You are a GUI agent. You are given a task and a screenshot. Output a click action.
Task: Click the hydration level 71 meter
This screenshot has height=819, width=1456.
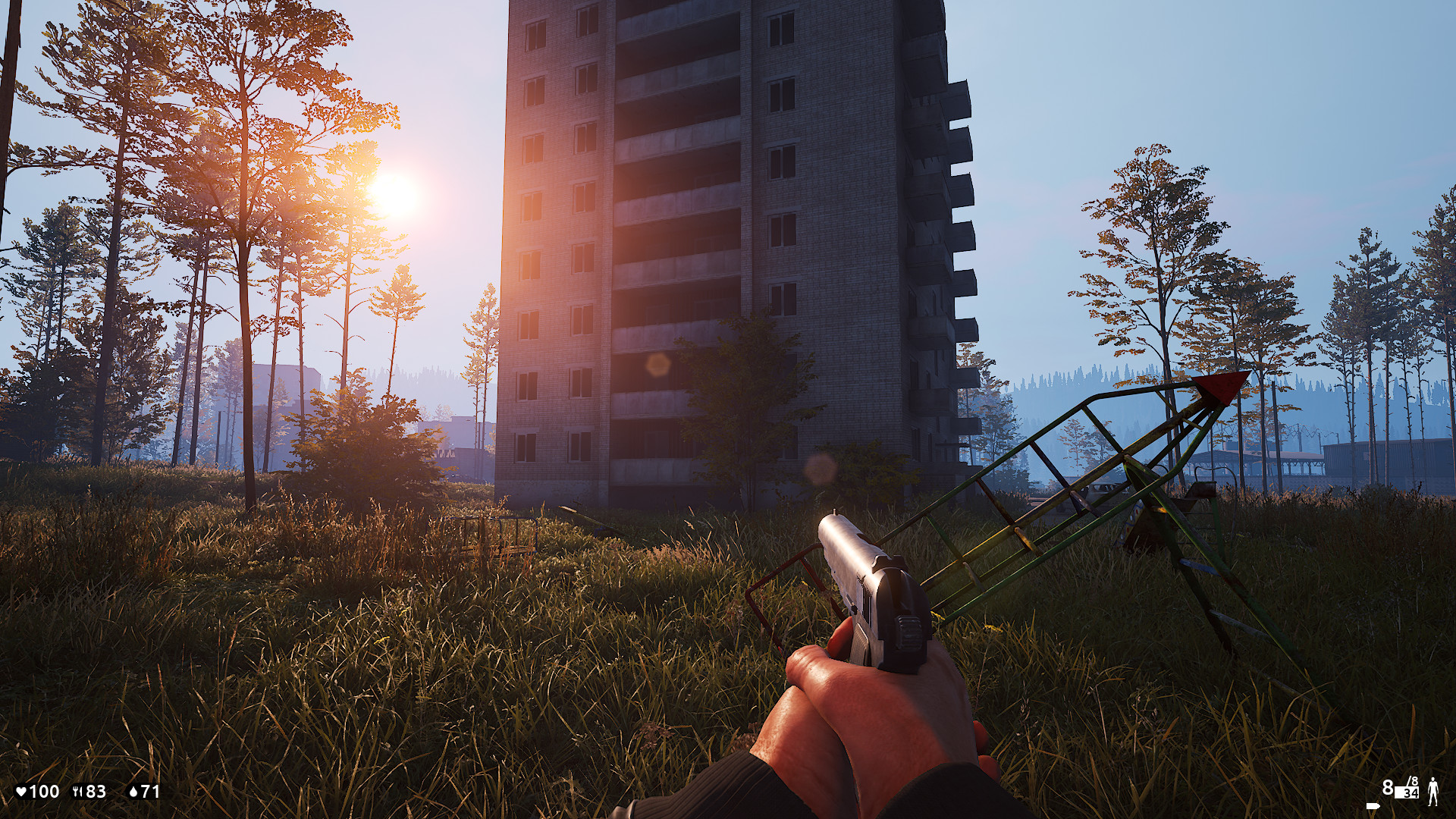(x=144, y=792)
